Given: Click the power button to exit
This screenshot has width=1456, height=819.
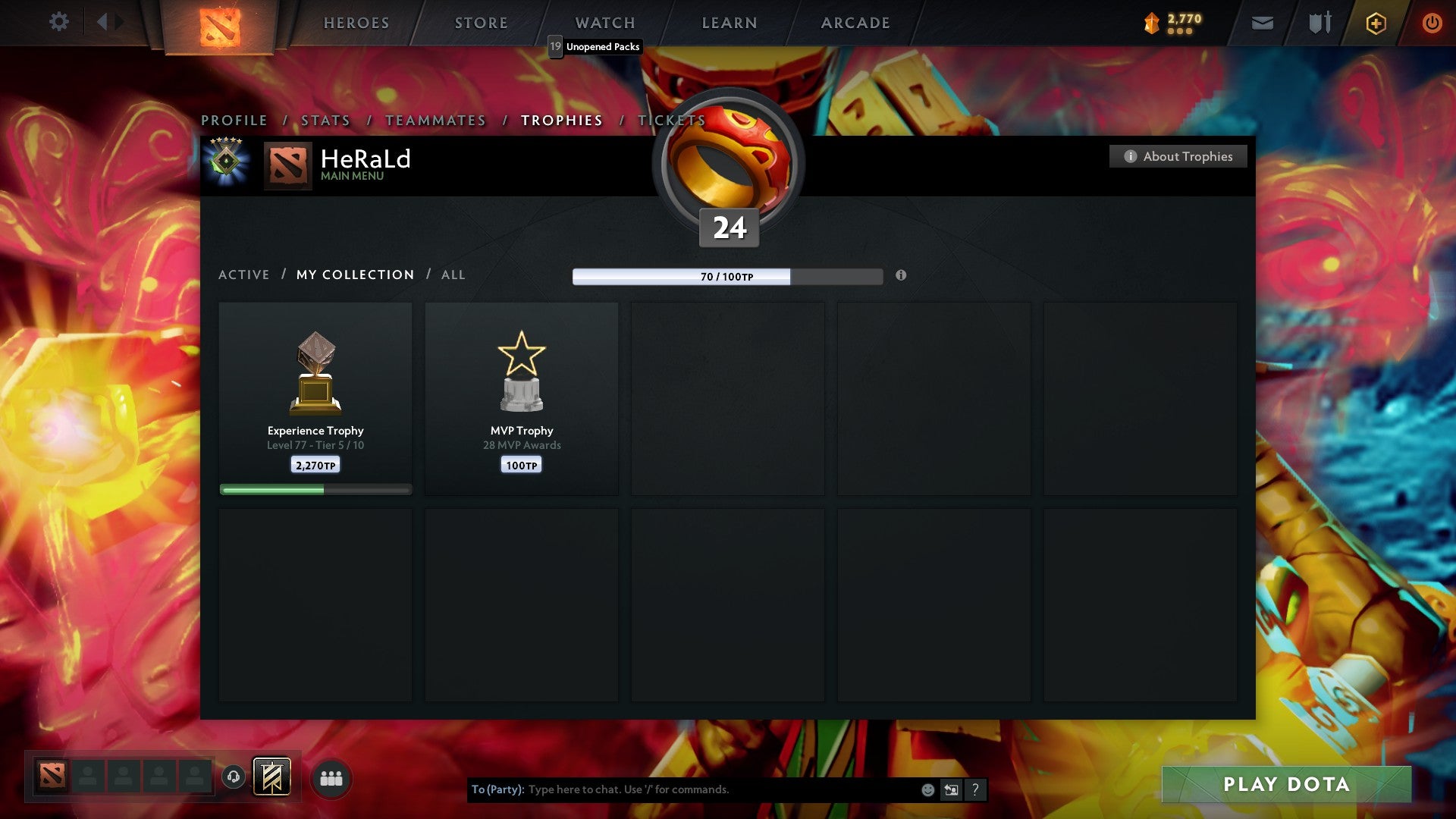Looking at the screenshot, I should [1433, 23].
